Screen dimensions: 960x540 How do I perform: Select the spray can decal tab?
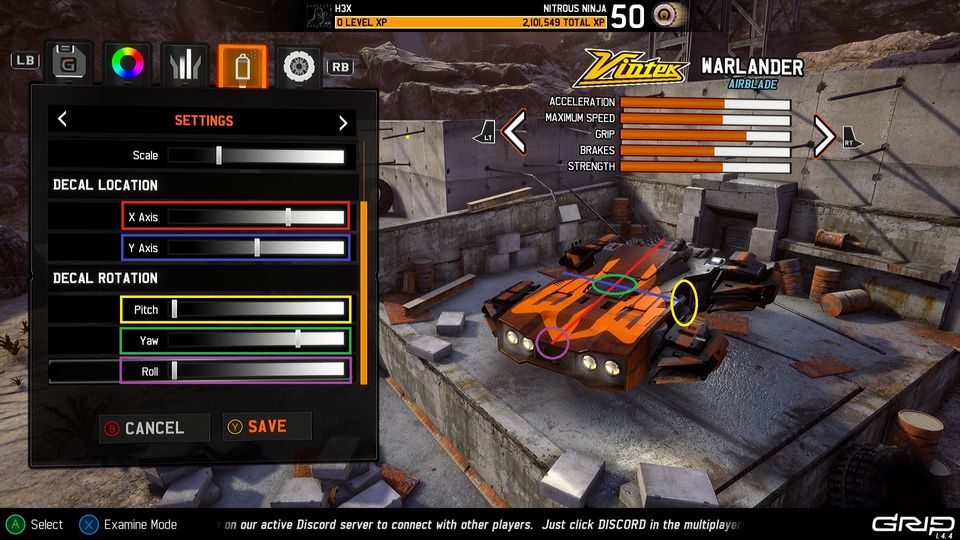pos(242,64)
